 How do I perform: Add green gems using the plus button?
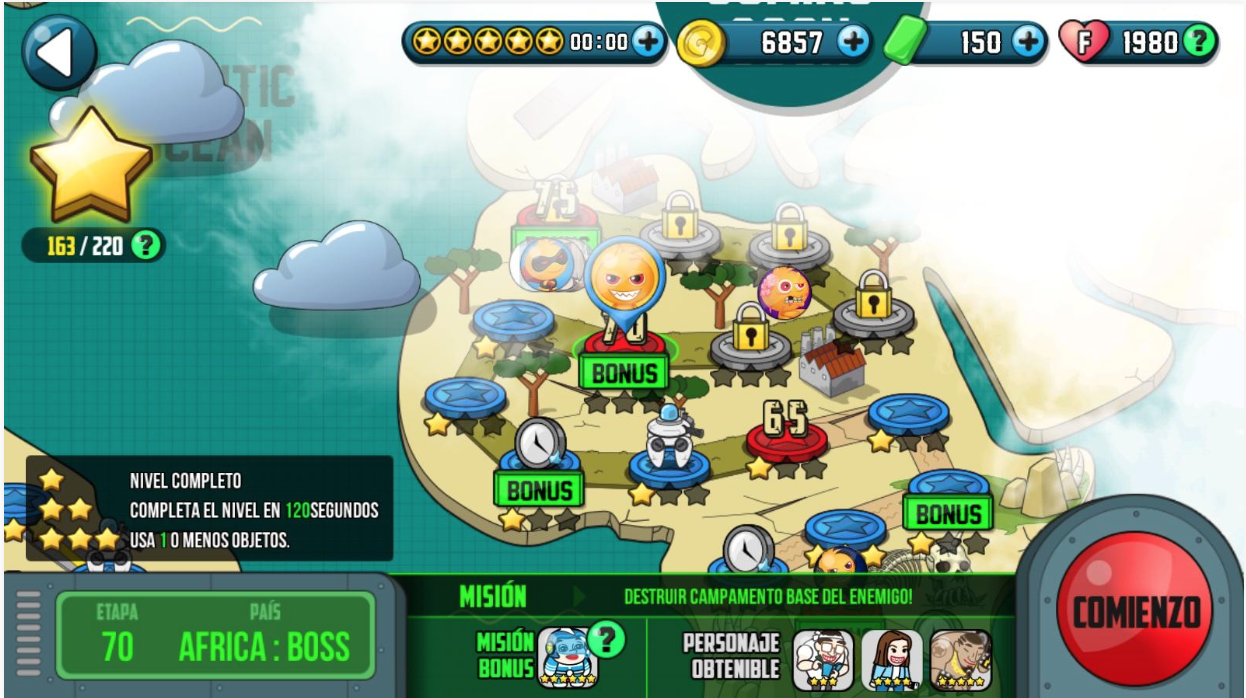(1028, 42)
